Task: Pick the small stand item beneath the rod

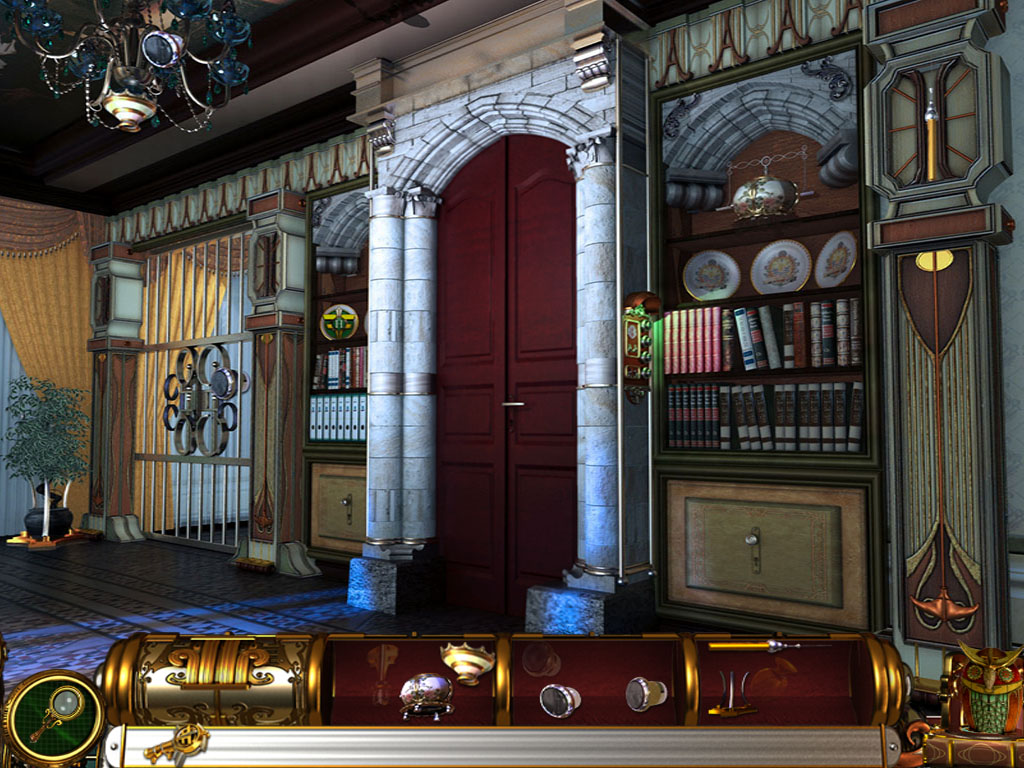Action: [732, 697]
